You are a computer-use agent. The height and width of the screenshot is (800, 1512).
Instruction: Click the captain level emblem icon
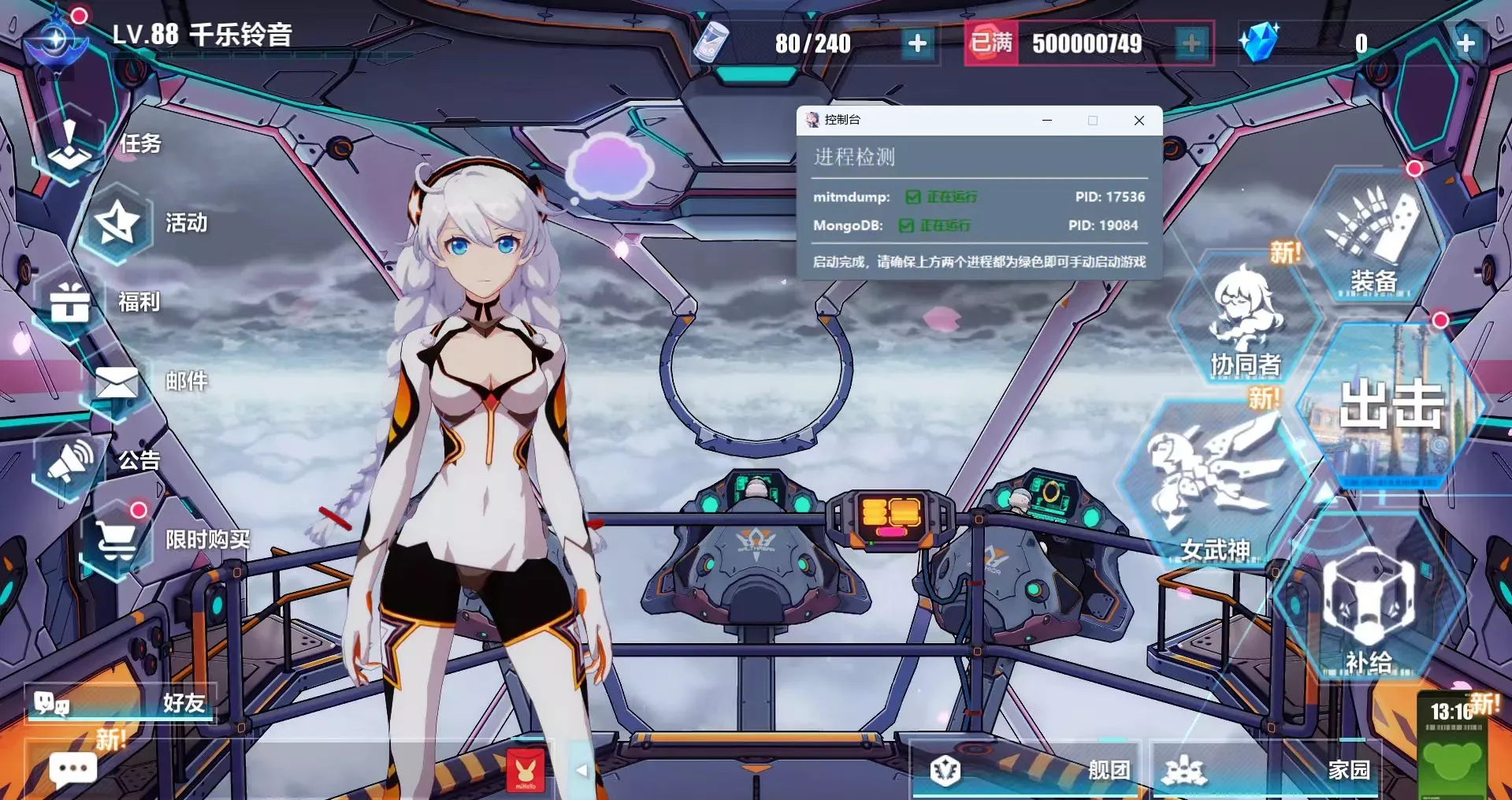pos(57,41)
